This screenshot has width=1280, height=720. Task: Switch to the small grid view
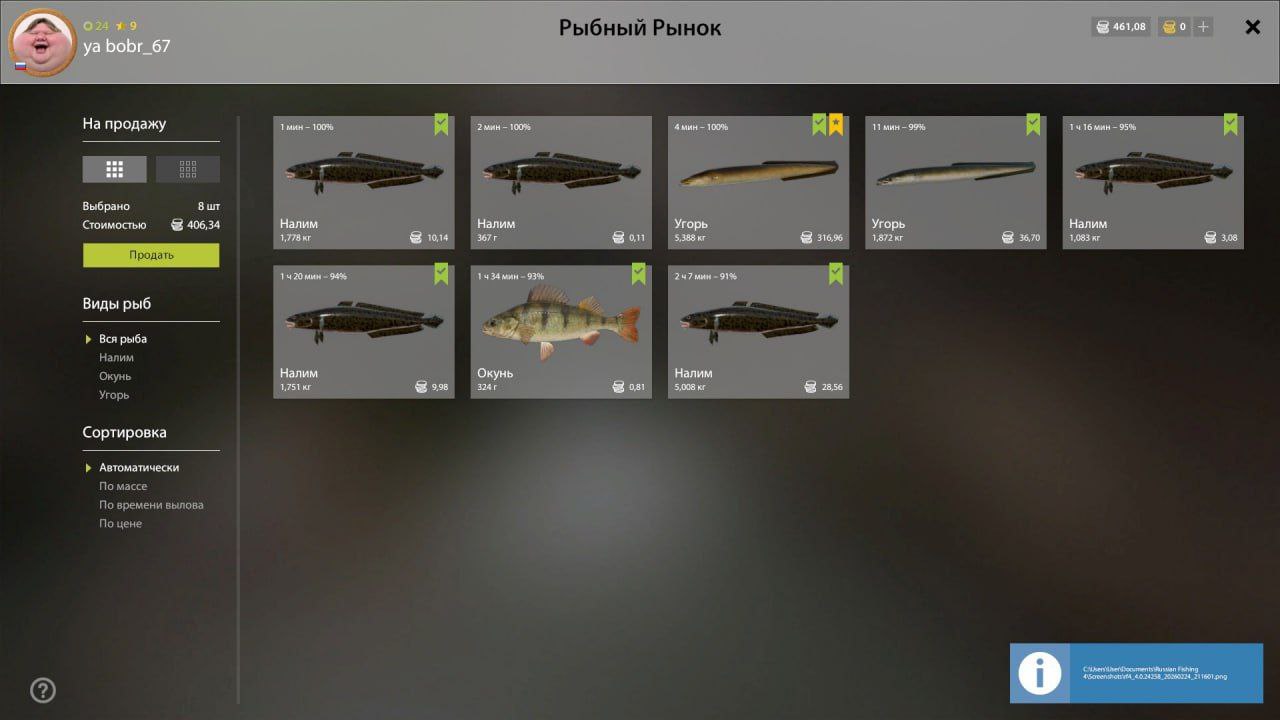point(188,169)
